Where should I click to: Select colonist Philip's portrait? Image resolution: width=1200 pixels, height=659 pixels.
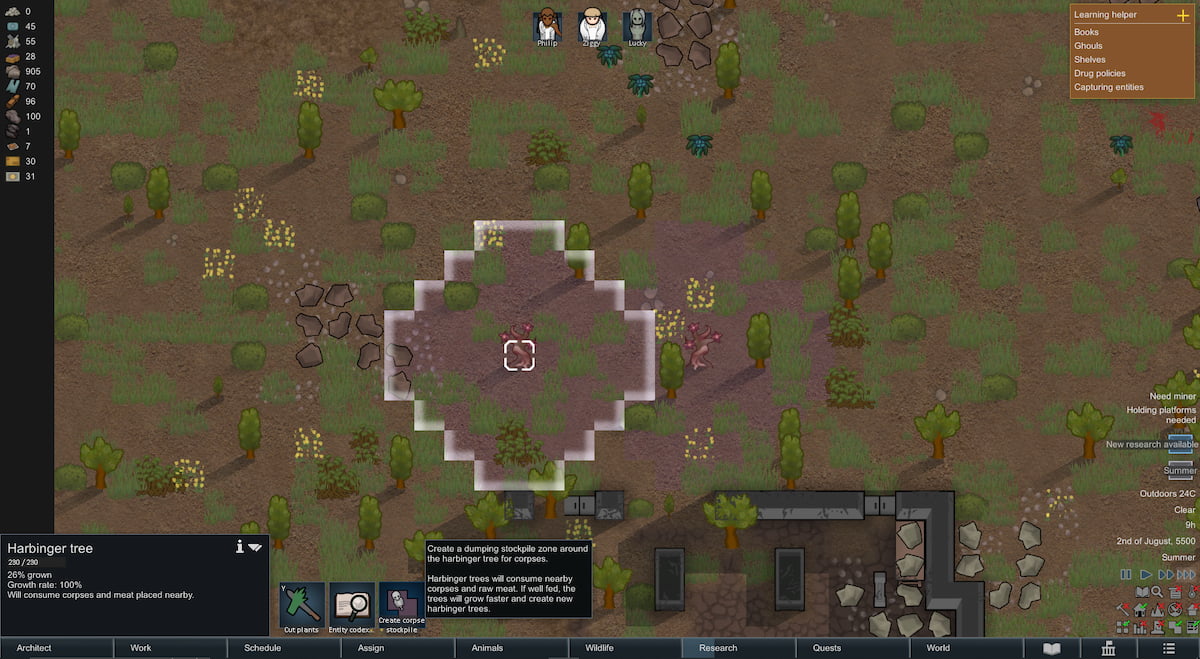tap(547, 25)
